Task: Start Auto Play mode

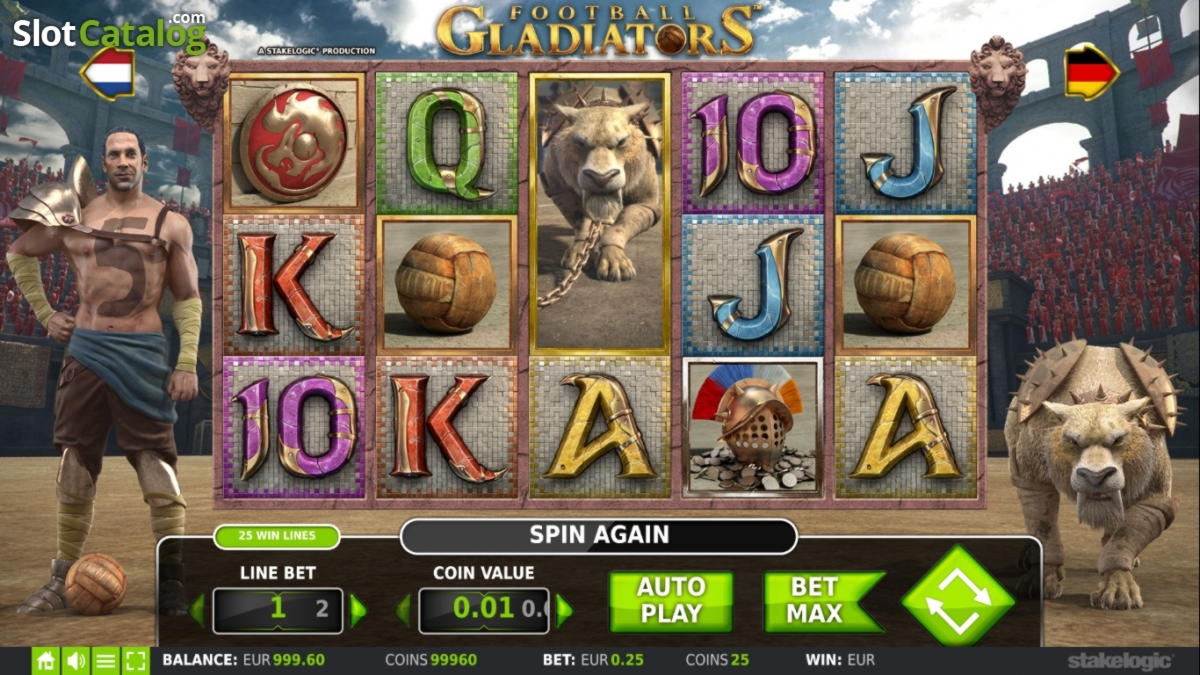Action: 670,601
